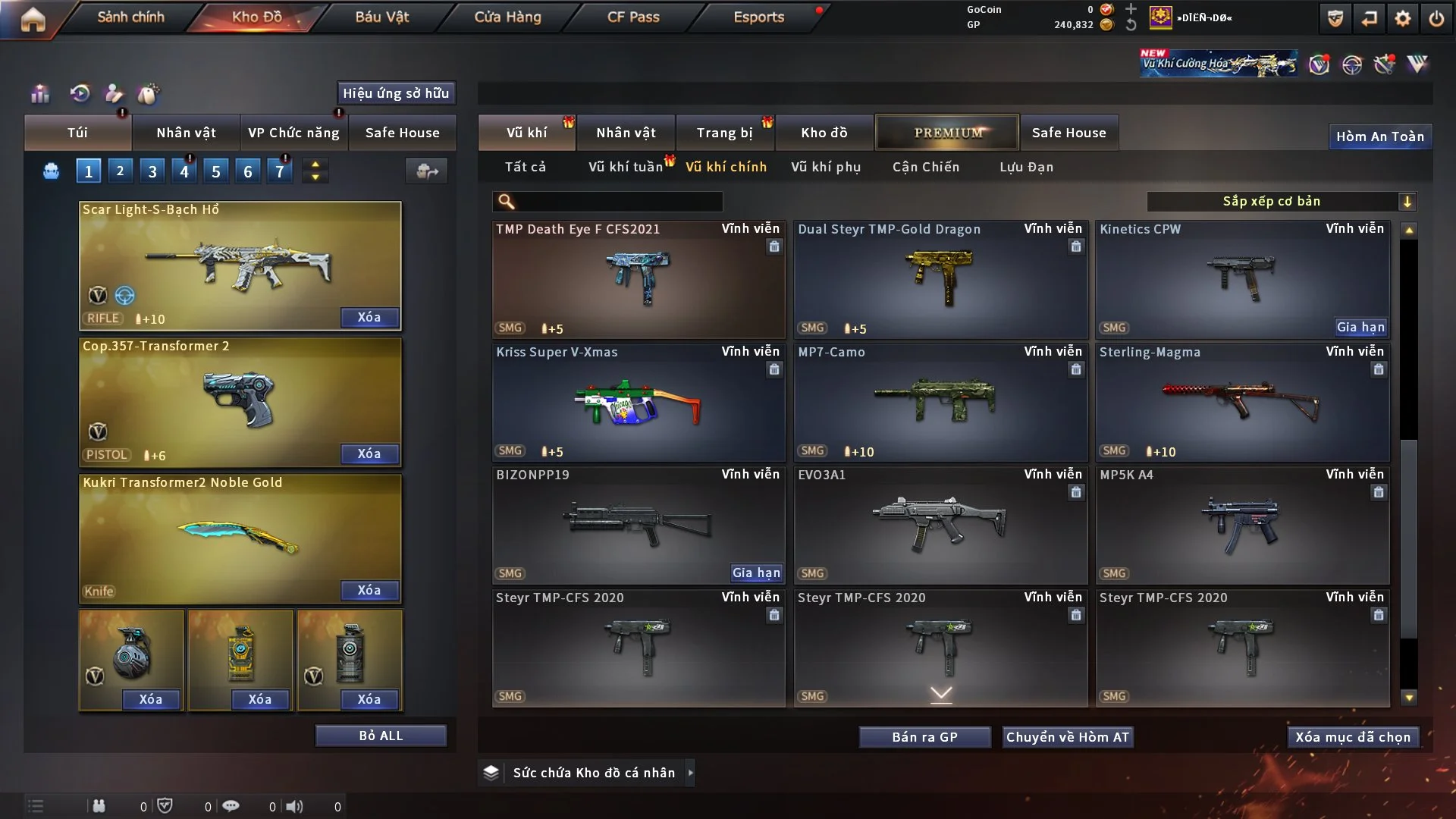
Task: Filter by Vũ khí phụ secondary weapons
Action: (826, 167)
